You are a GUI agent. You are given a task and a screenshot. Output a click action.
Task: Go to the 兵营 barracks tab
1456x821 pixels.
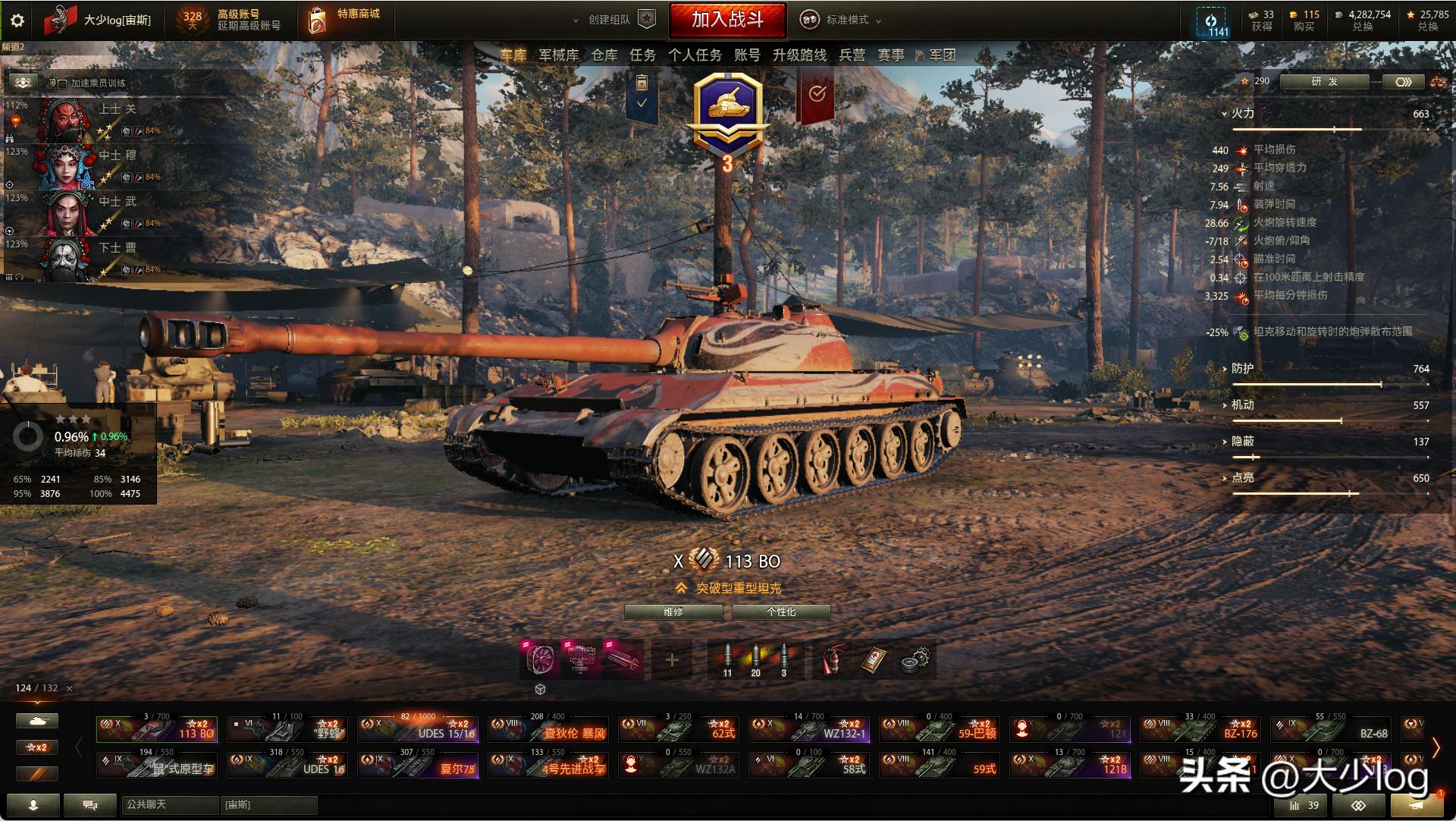(x=852, y=55)
